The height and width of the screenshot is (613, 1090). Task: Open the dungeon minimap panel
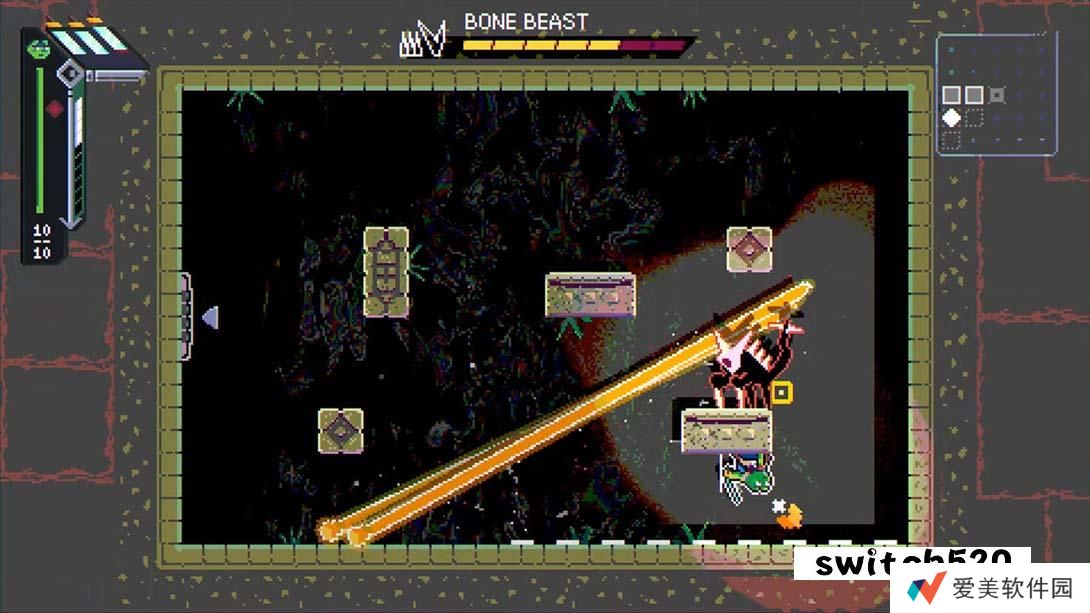pos(996,93)
